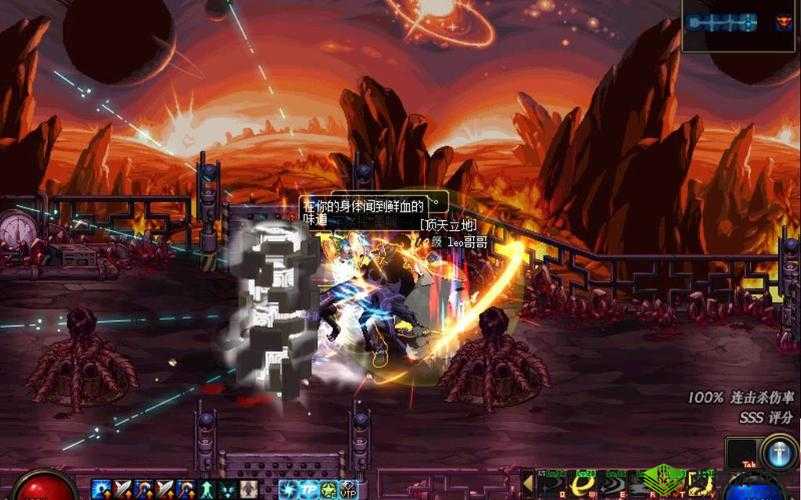Click the VIP status icon

347,490
